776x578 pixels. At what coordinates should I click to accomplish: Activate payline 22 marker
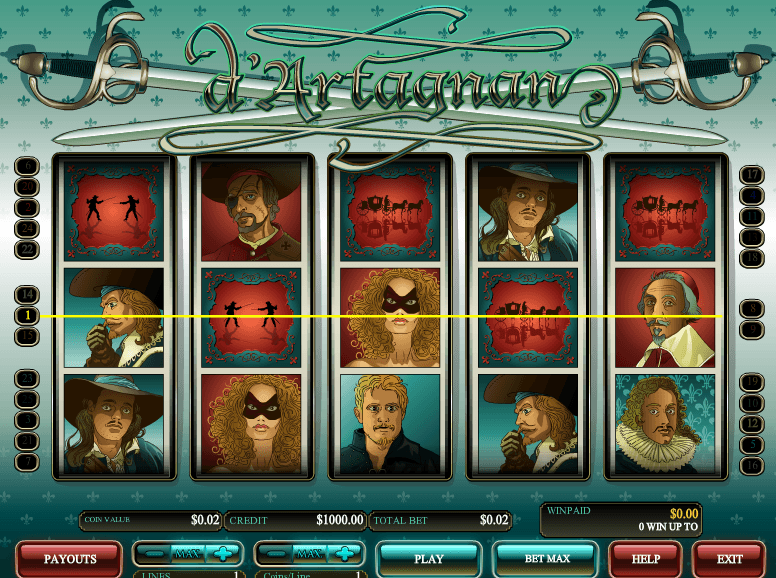(x=27, y=248)
